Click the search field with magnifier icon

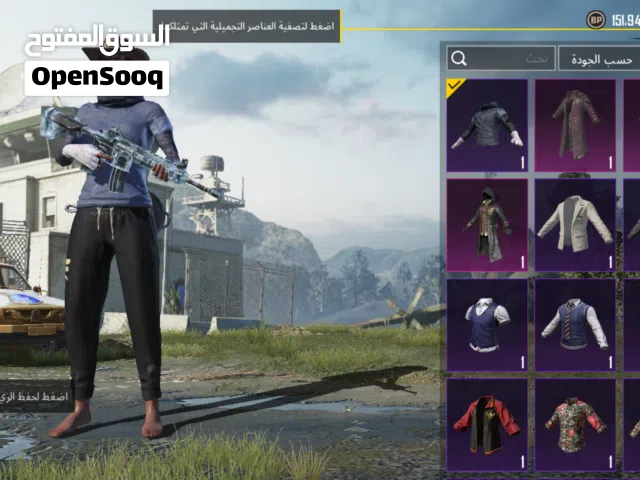[x=498, y=59]
